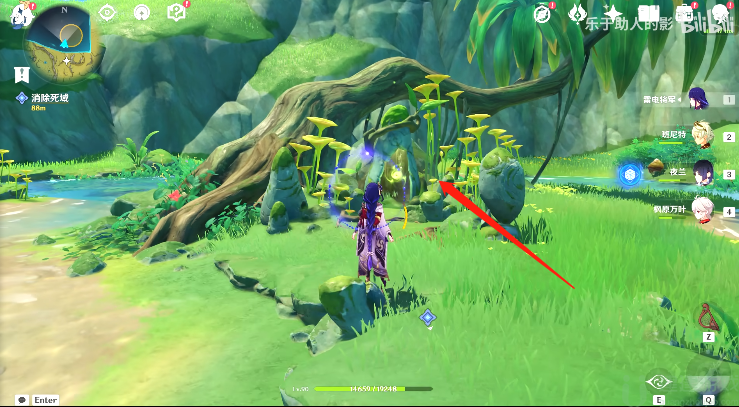739x407 pixels.
Task: Switch to party member 雷电将军
Action: 699,99
